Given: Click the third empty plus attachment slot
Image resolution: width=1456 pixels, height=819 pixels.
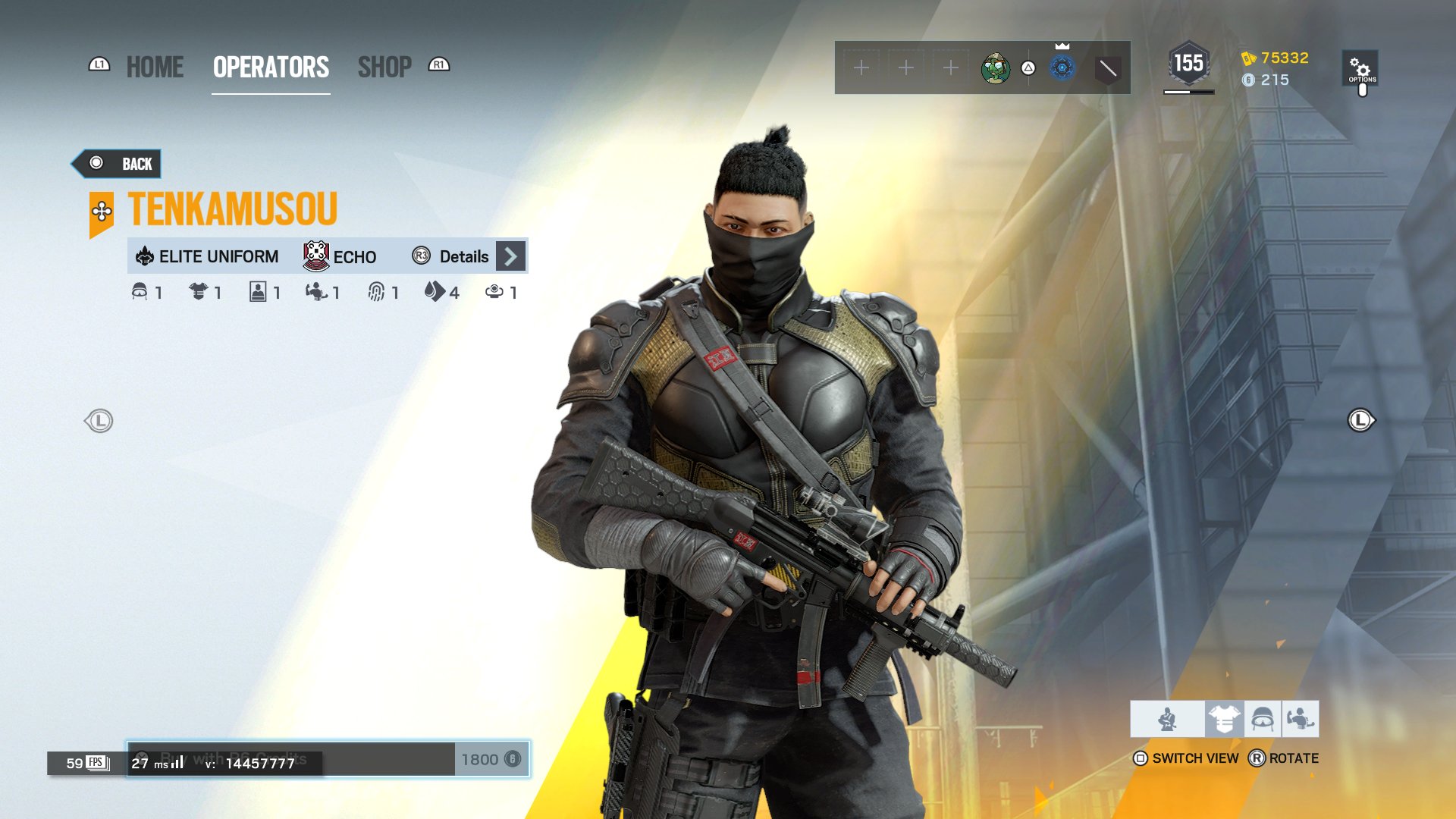Looking at the screenshot, I should click(950, 68).
